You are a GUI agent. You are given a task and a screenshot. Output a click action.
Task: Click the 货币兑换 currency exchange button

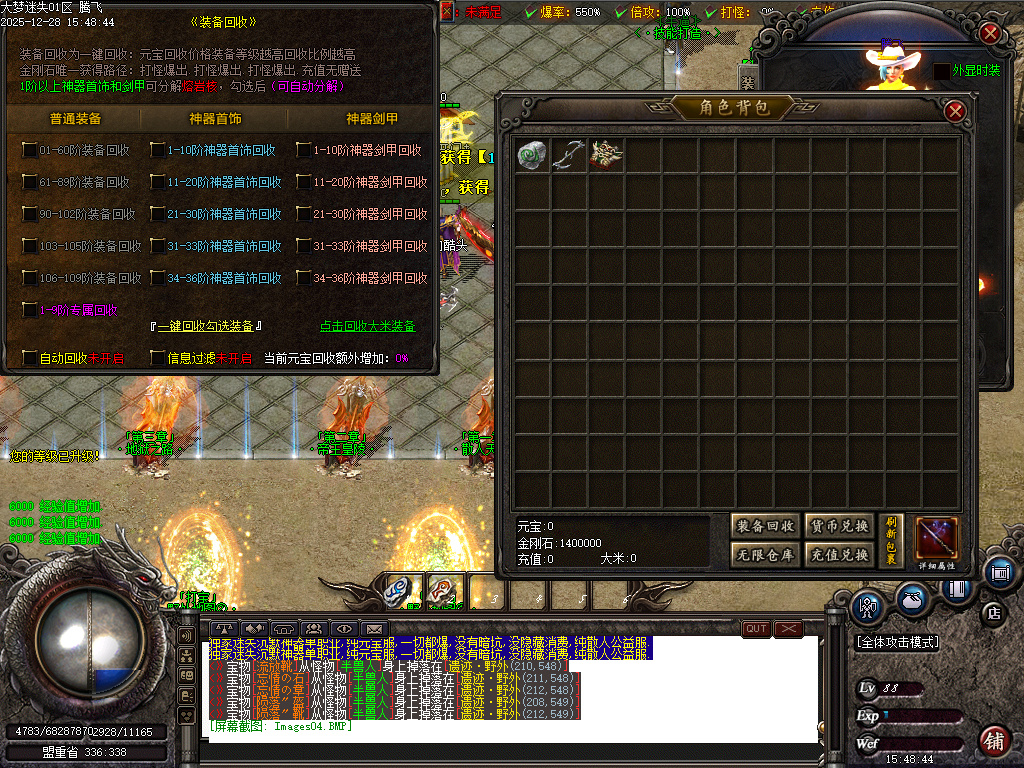pyautogui.click(x=839, y=526)
